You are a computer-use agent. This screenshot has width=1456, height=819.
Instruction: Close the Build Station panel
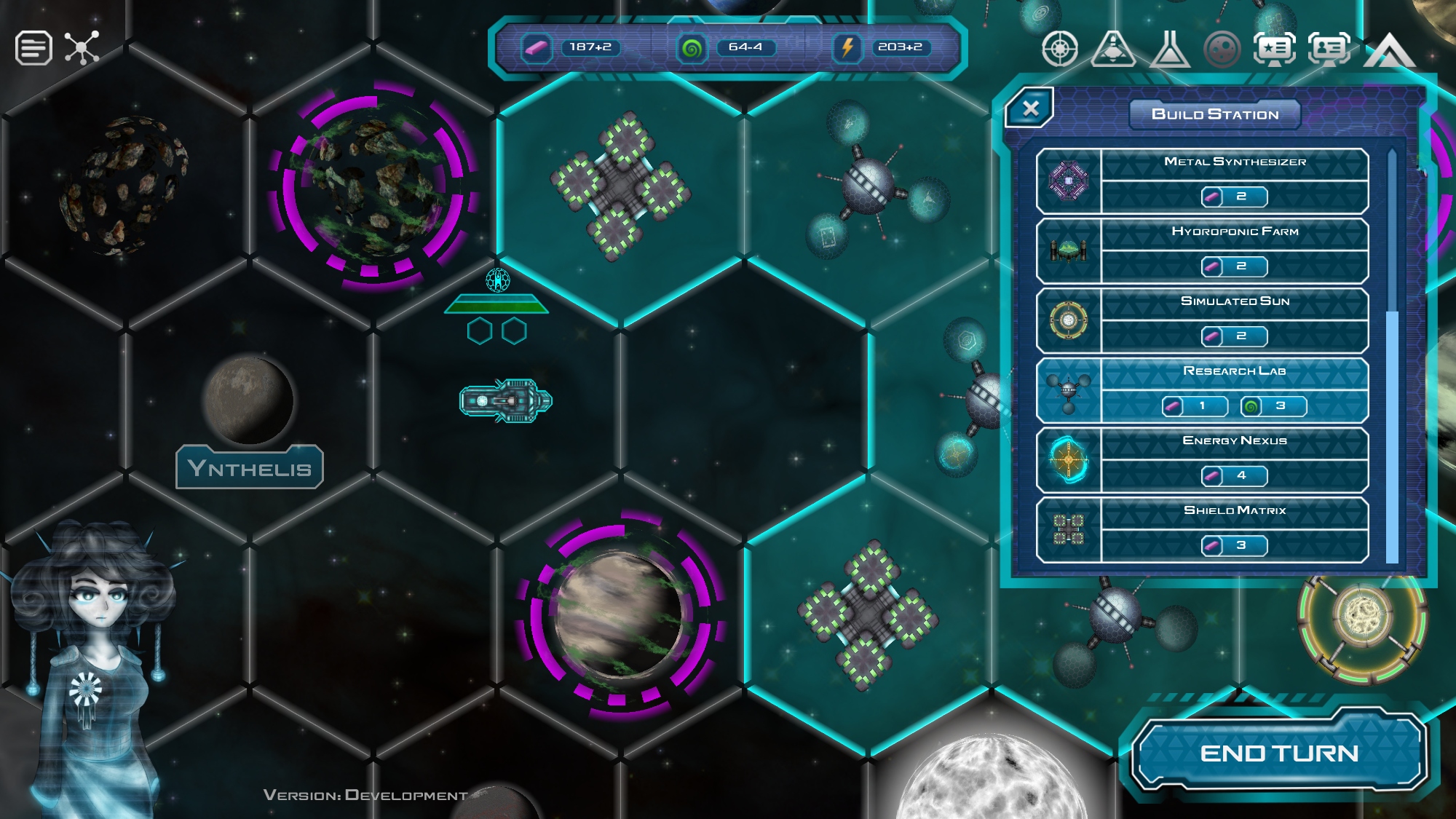[x=1030, y=109]
